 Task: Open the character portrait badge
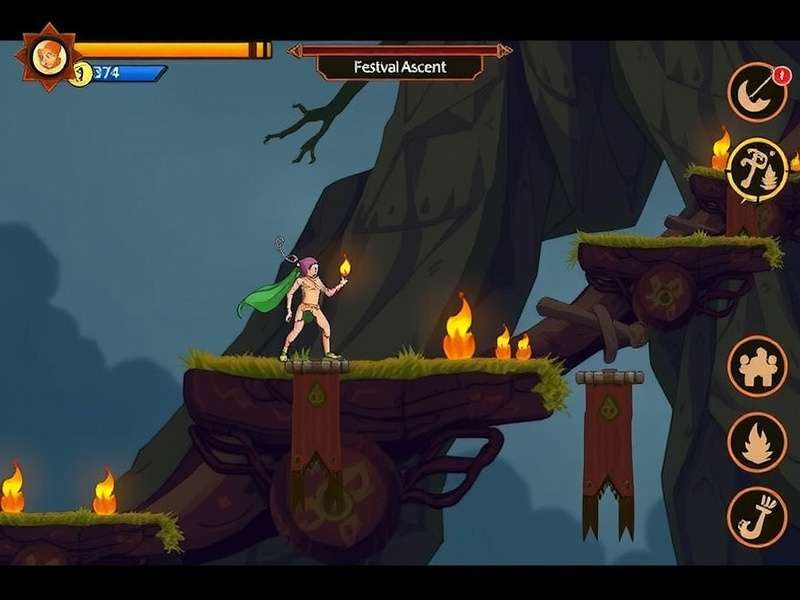coord(46,57)
